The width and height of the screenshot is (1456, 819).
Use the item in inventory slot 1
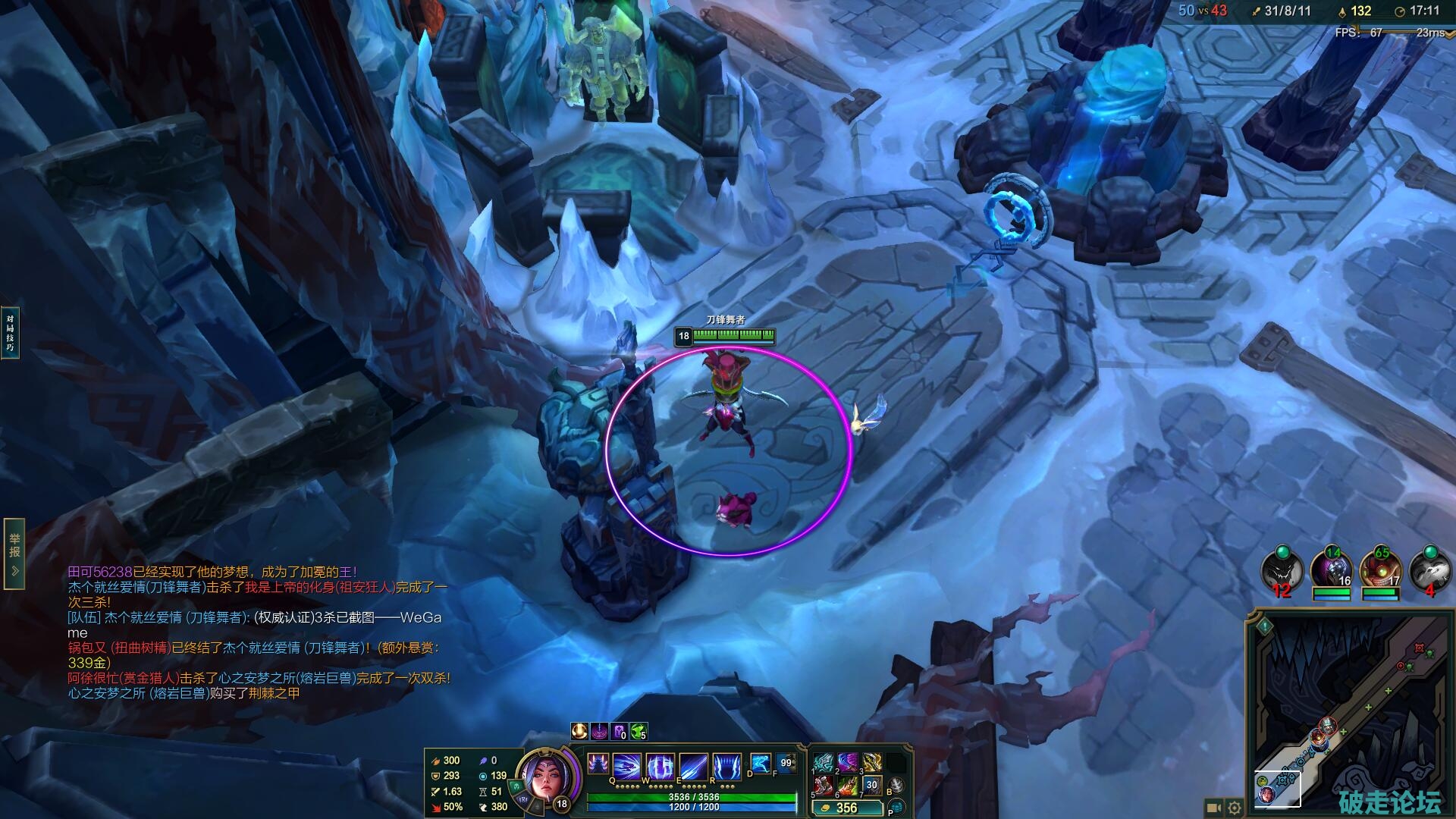[x=824, y=763]
